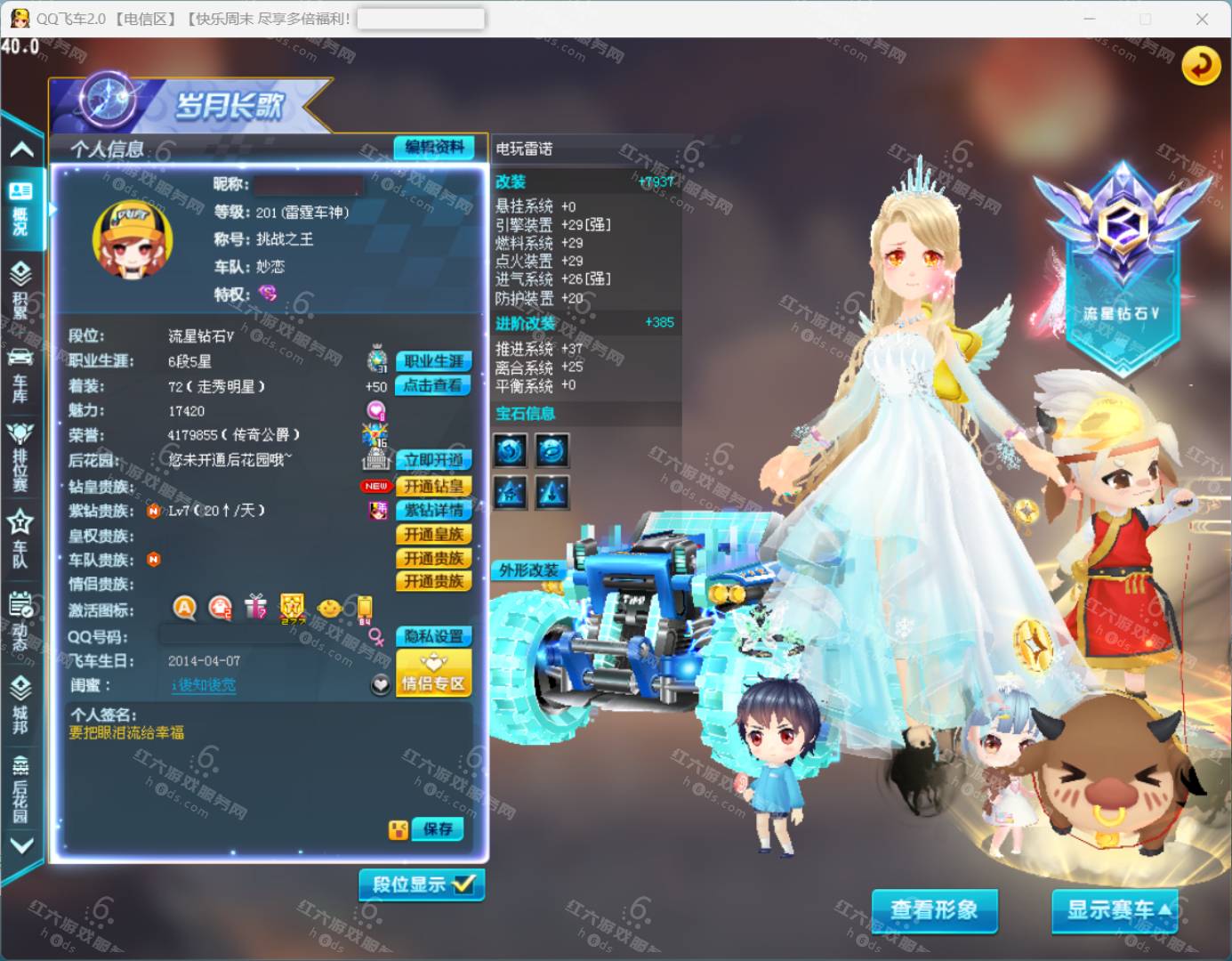The image size is (1232, 961).
Task: Open the 隐私设置 privacy settings
Action: (433, 636)
